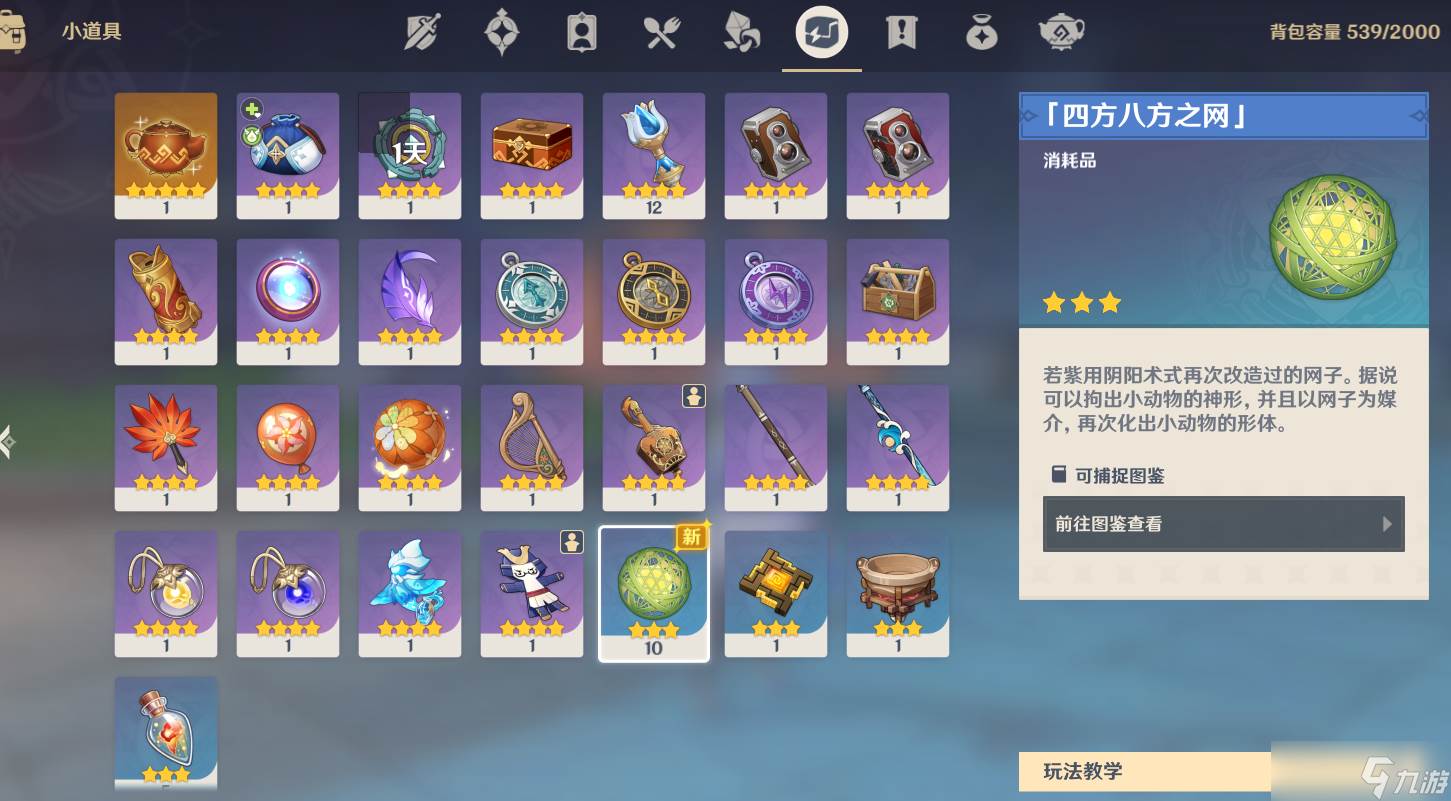Image resolution: width=1451 pixels, height=801 pixels.
Task: Open the 前往图鉴查看 archive link
Action: point(1223,524)
